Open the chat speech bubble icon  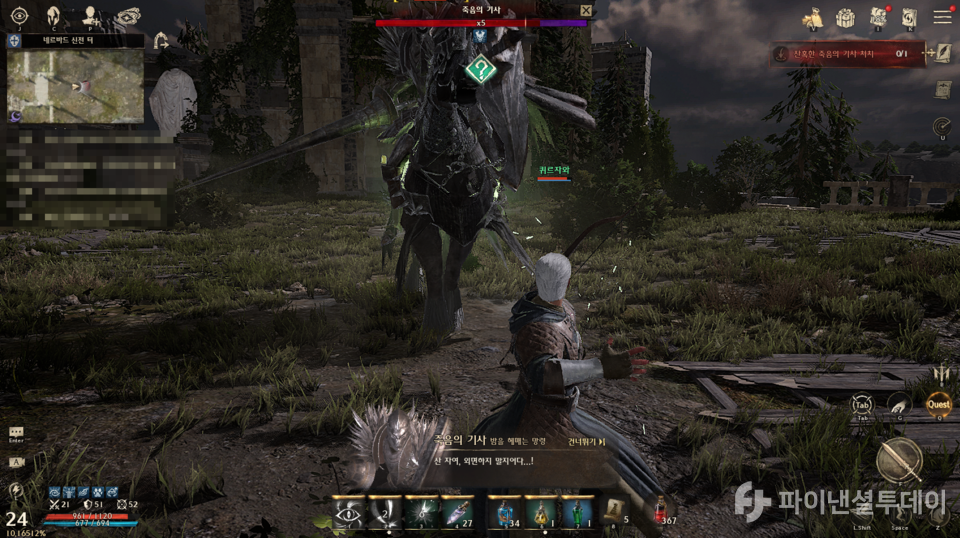coord(16,433)
